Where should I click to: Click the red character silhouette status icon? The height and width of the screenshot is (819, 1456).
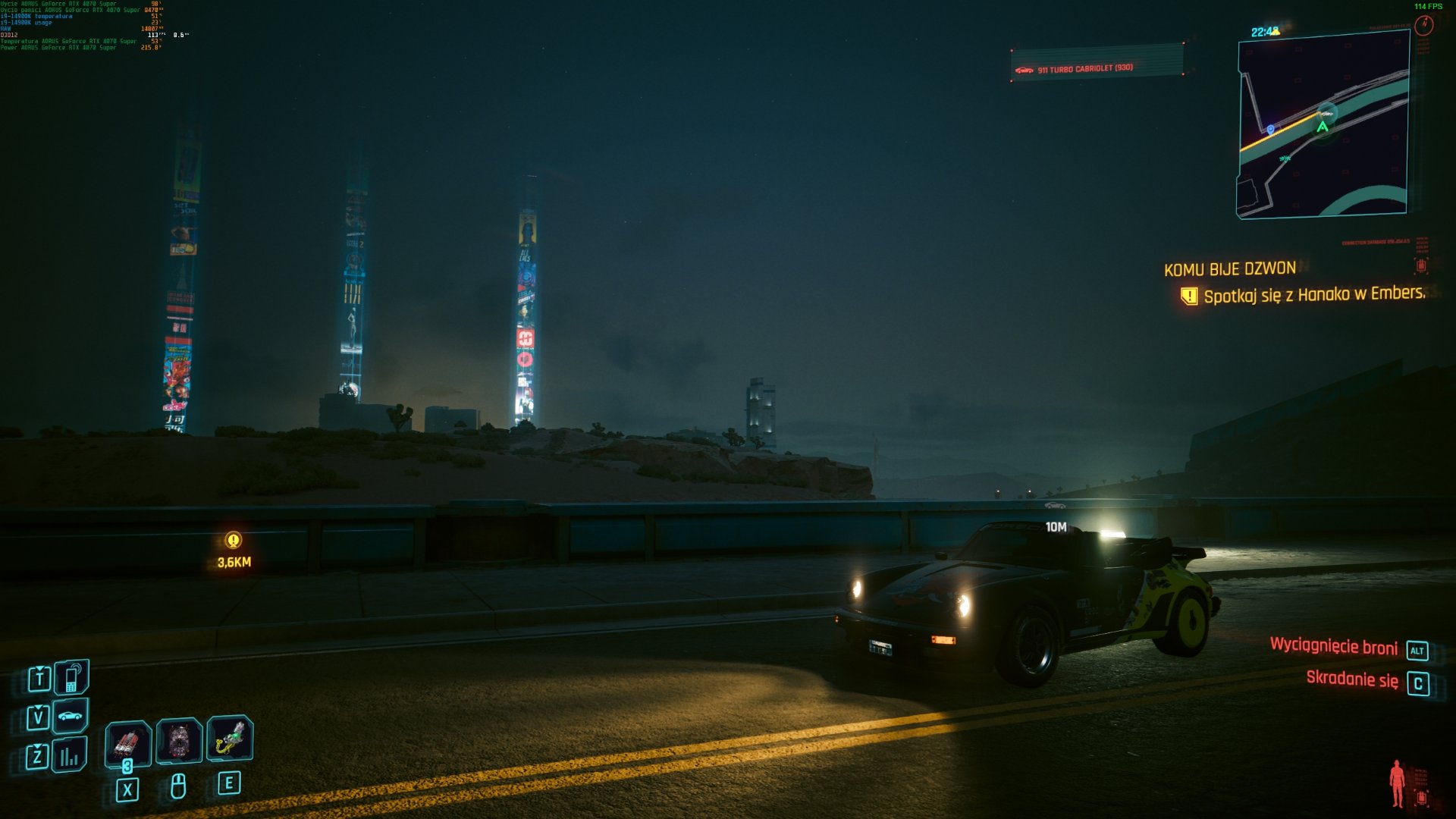(x=1397, y=783)
